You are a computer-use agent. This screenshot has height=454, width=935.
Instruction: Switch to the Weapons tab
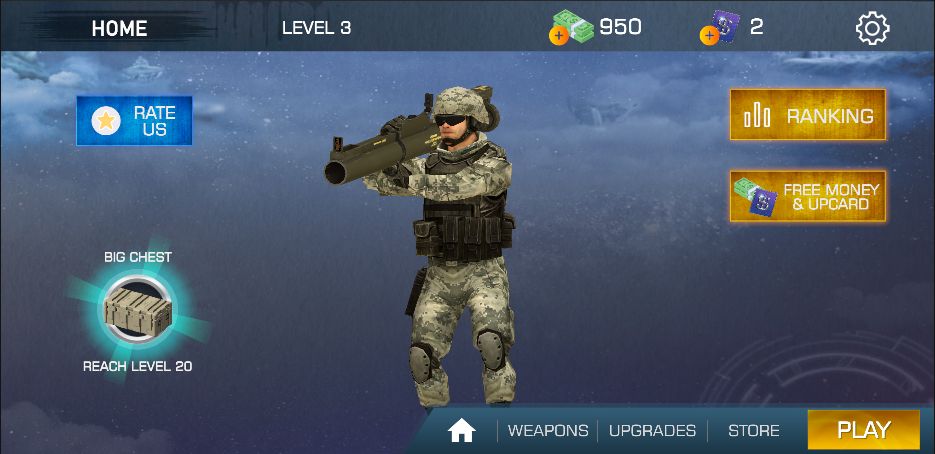tap(548, 431)
